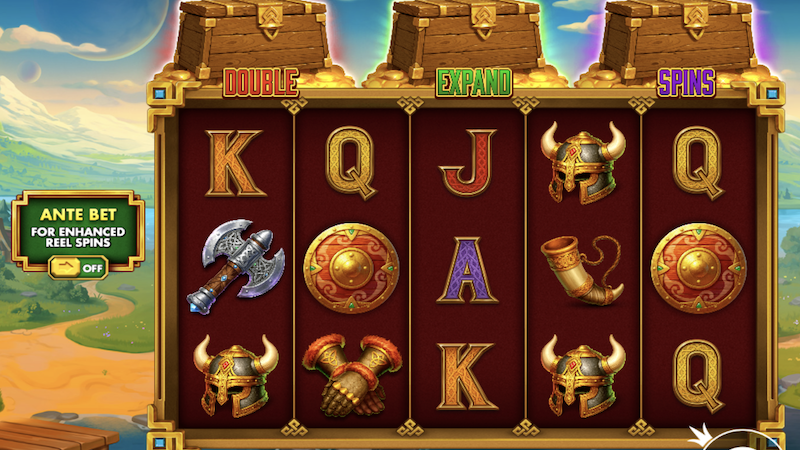Image resolution: width=800 pixels, height=450 pixels.
Task: Toggle the Ante Bet switch on
Action: tap(77, 267)
